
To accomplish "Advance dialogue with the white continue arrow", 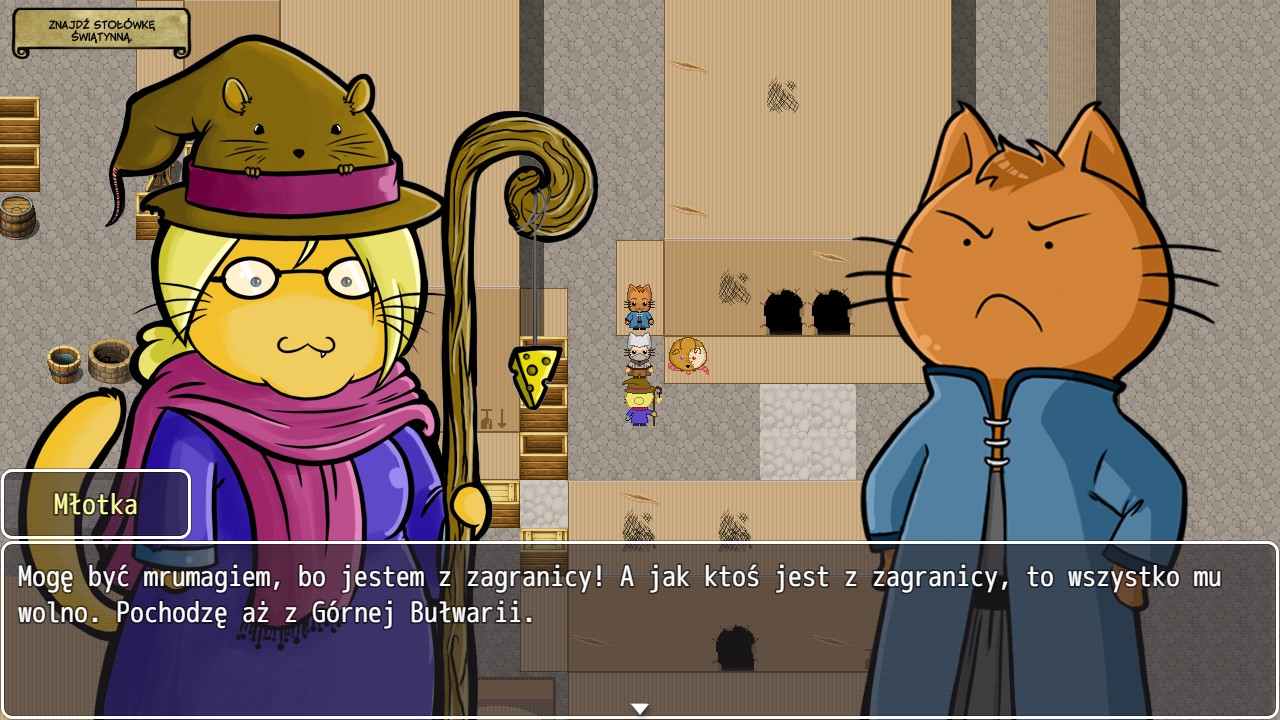I will click(x=640, y=708).
